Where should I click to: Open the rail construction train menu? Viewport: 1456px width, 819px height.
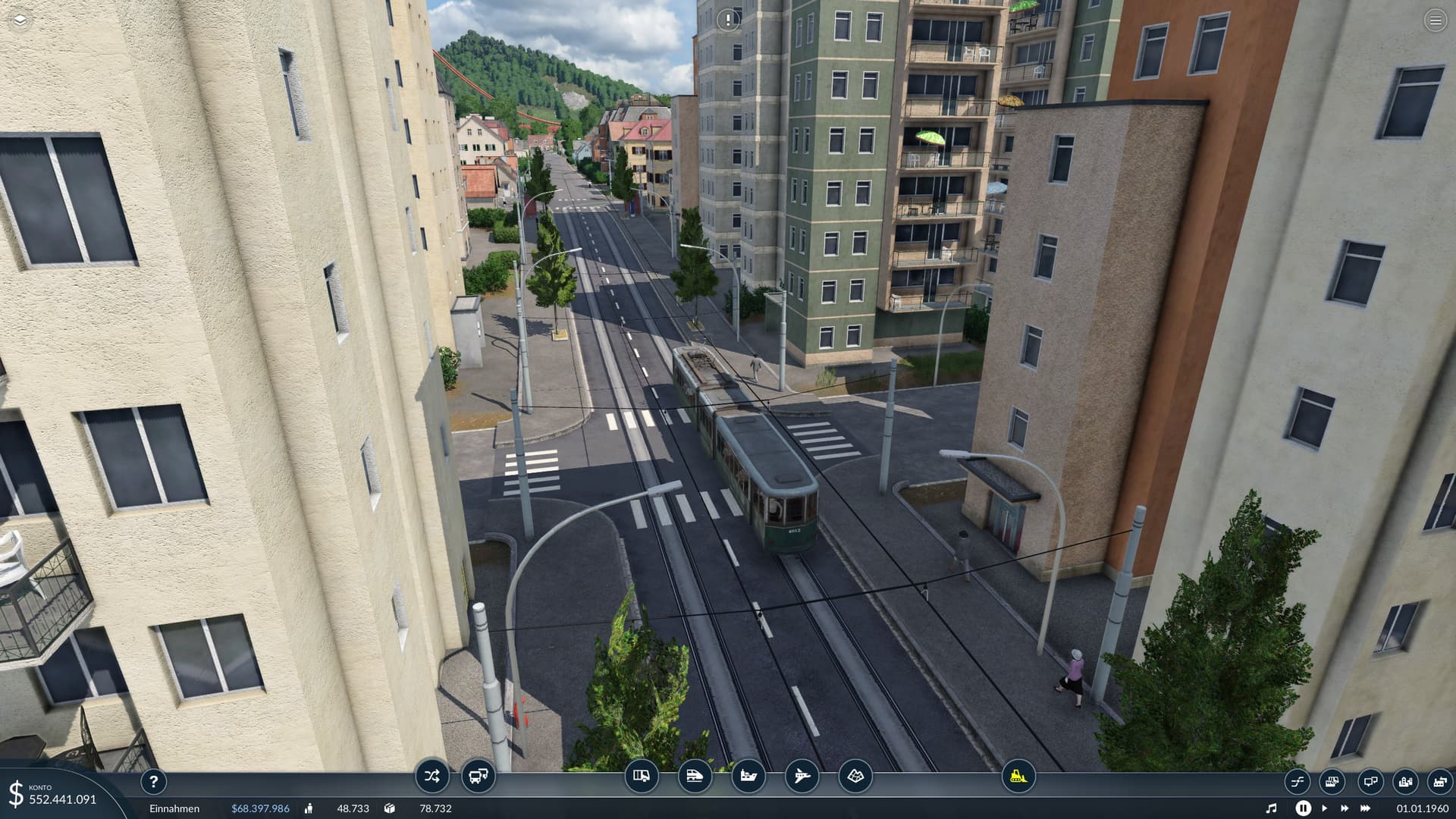695,777
